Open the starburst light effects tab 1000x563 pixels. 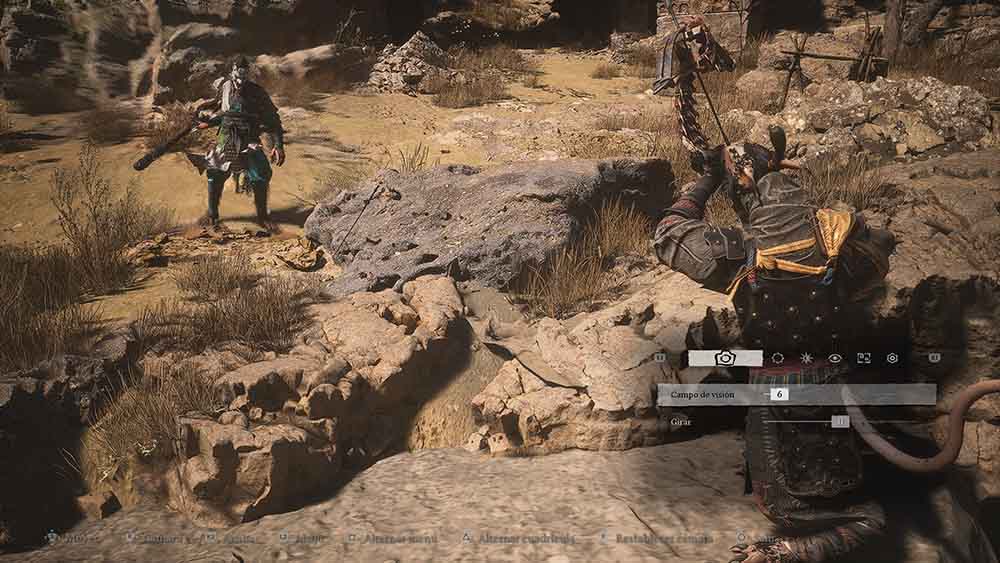point(807,357)
